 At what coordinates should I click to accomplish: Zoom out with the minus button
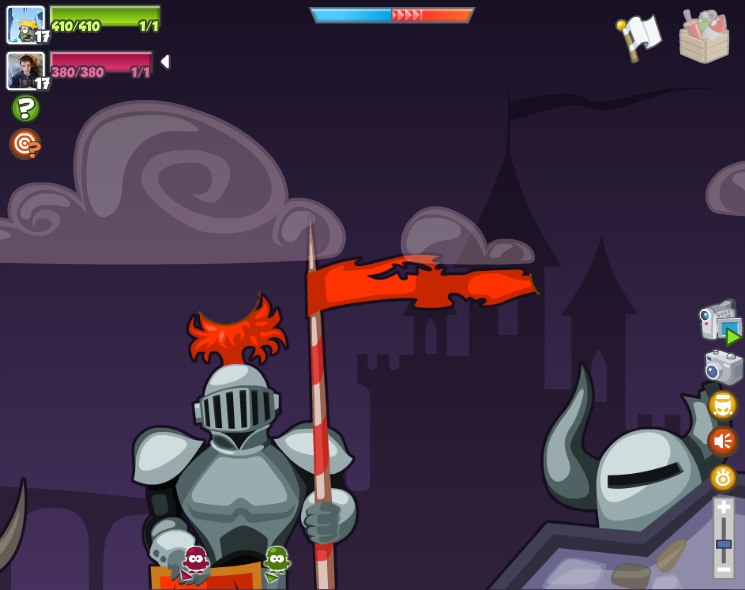click(x=723, y=569)
